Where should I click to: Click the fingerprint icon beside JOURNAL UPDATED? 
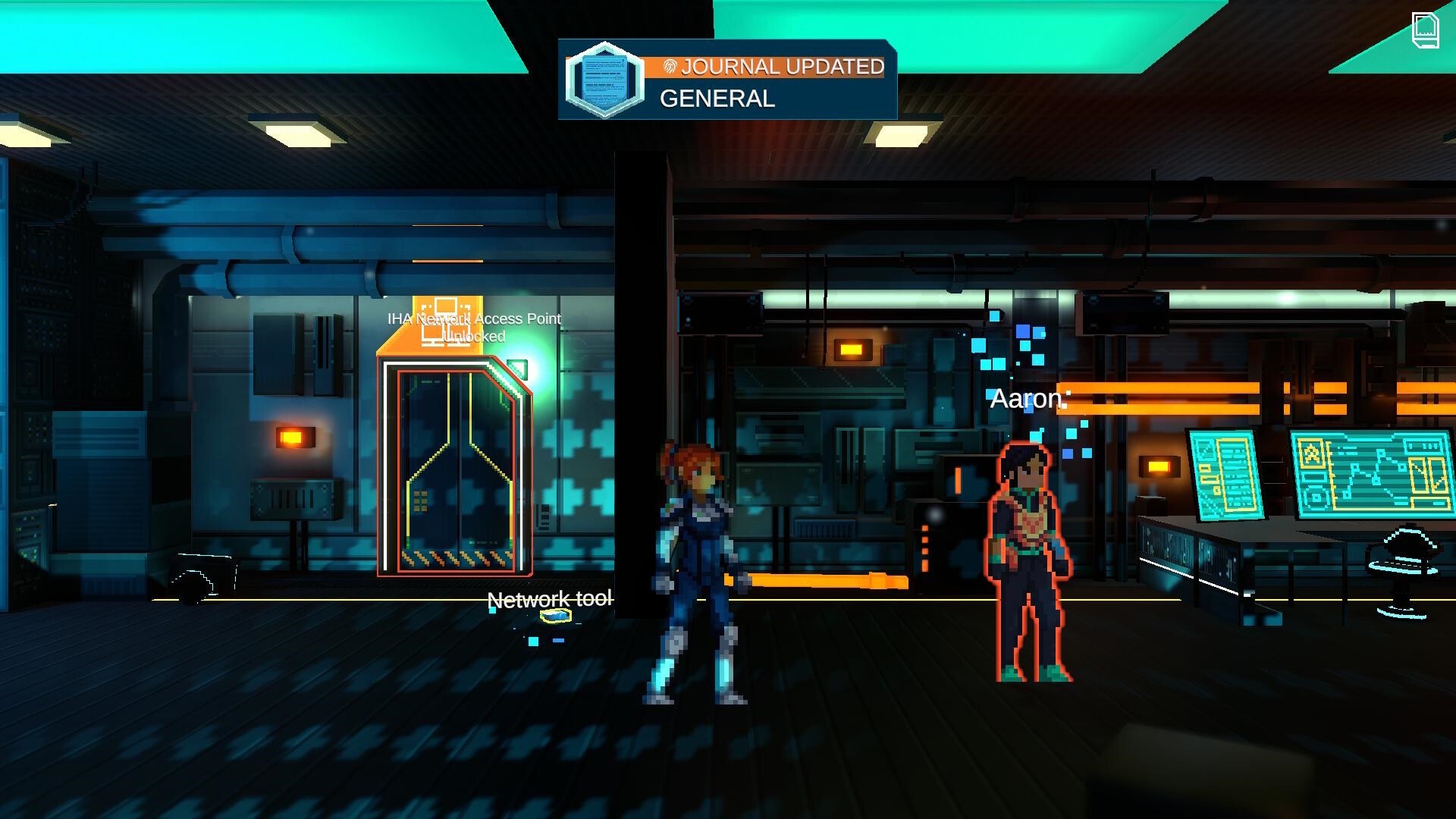(x=670, y=67)
